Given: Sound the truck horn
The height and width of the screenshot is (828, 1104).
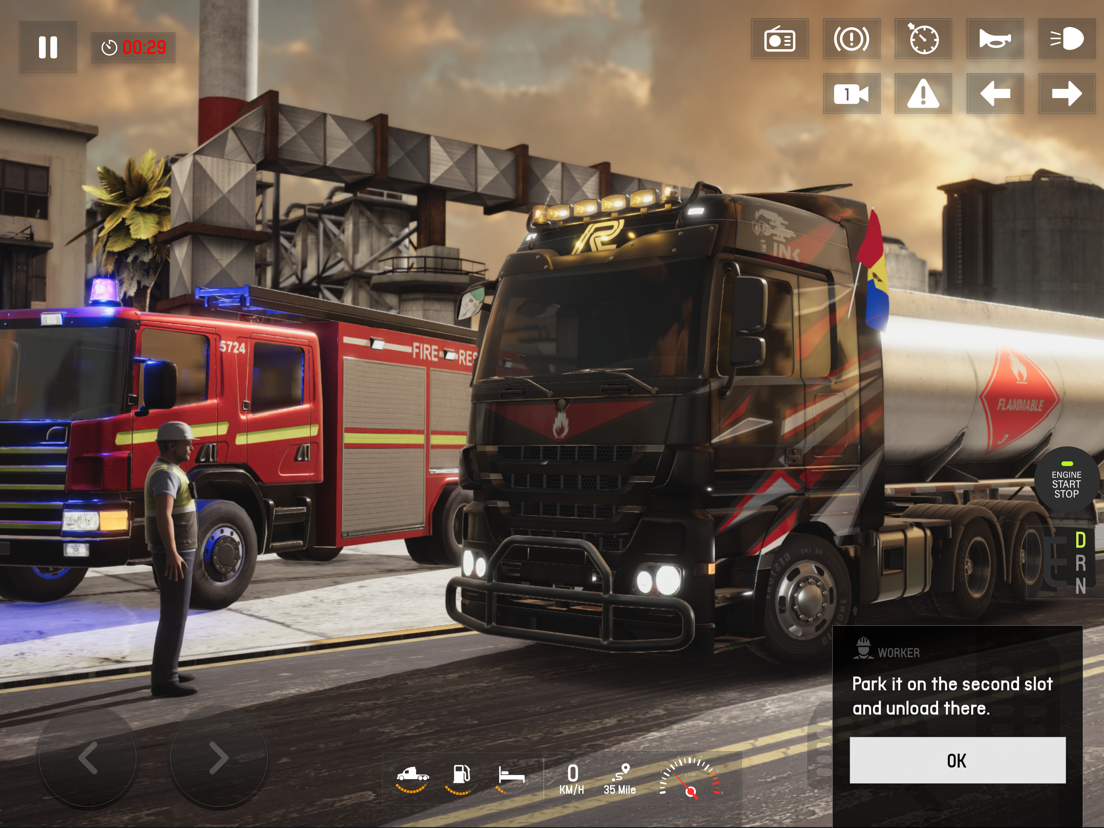Looking at the screenshot, I should tap(995, 39).
